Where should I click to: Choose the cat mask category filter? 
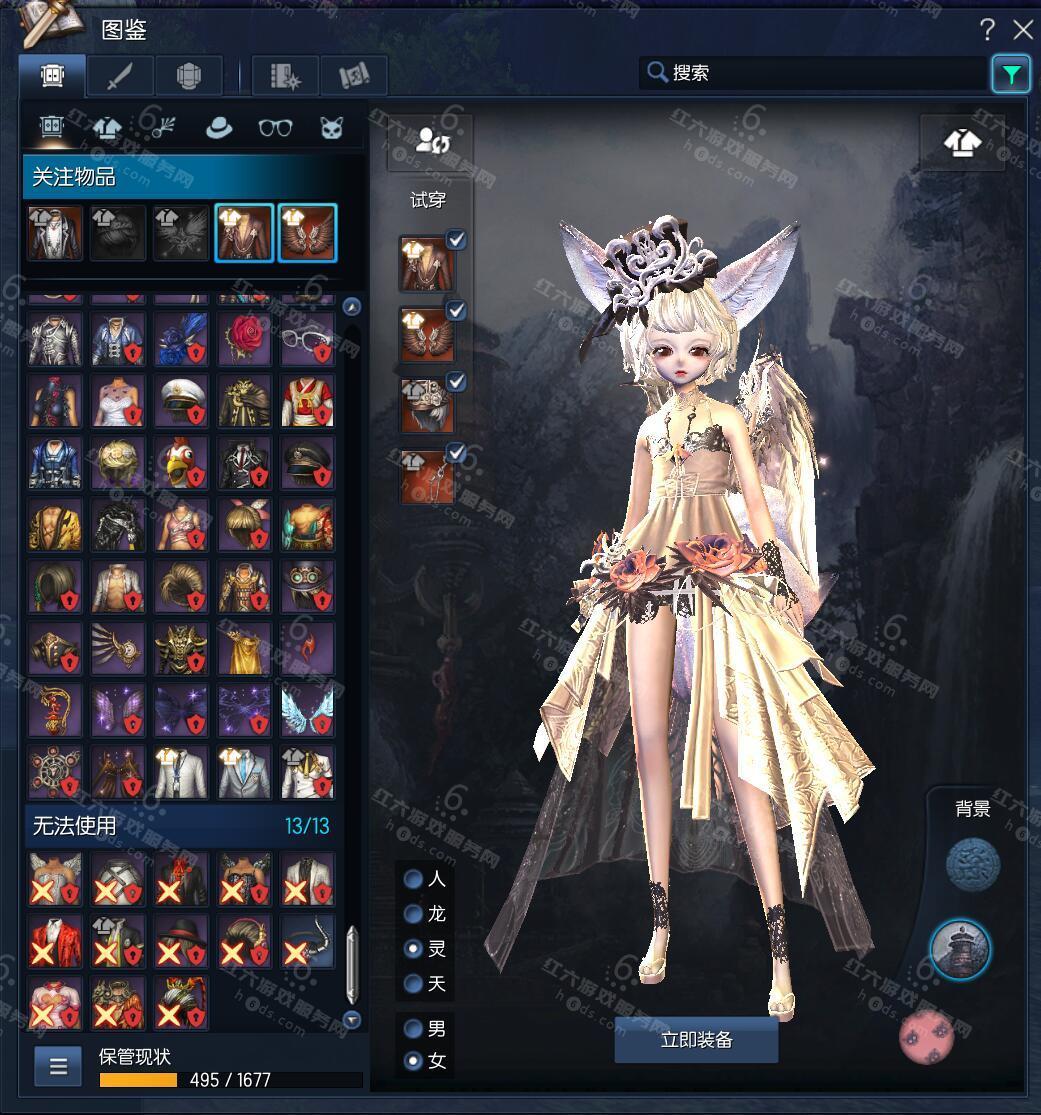click(x=332, y=127)
